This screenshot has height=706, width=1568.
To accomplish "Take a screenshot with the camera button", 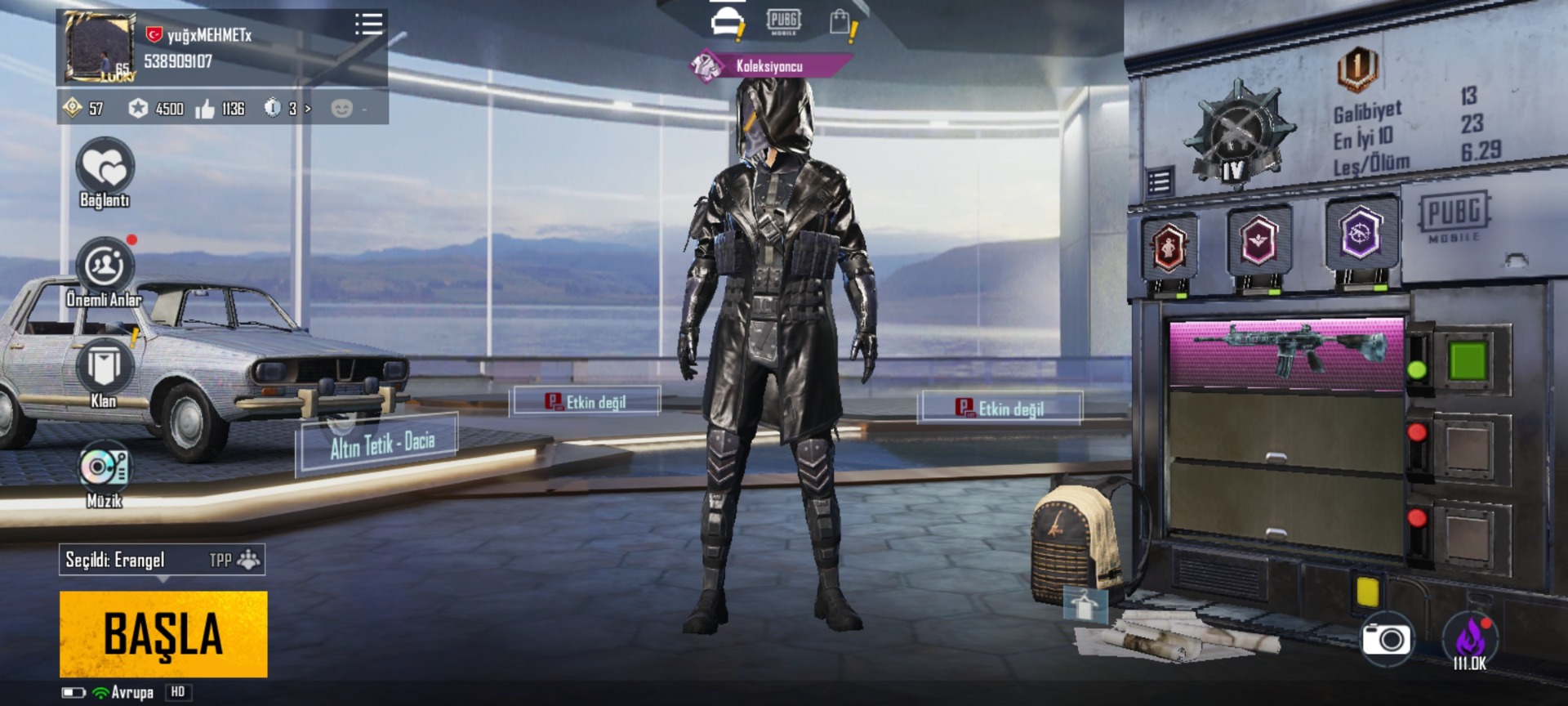I will 1386,639.
